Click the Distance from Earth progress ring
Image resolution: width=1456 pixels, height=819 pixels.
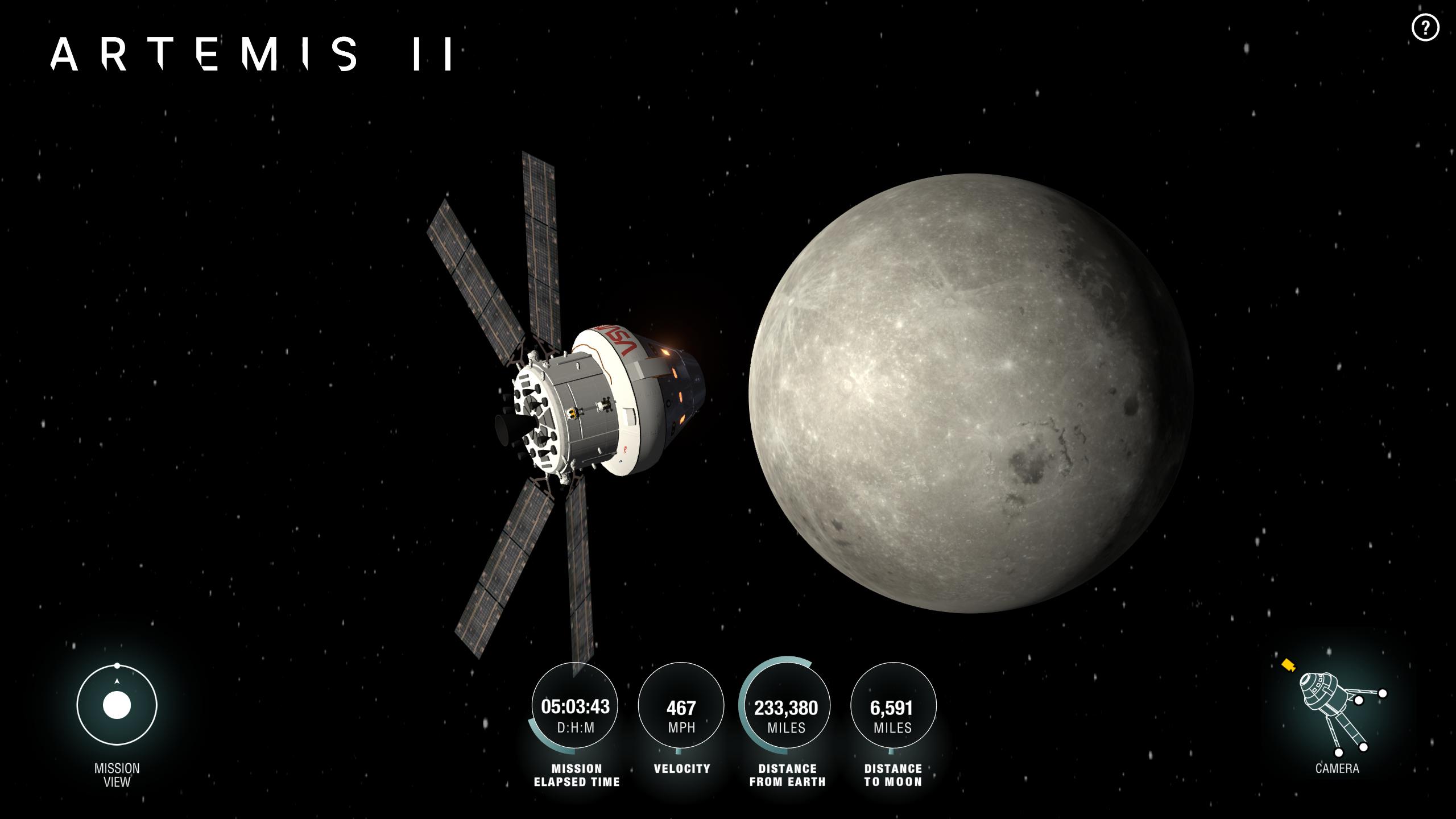[x=787, y=705]
